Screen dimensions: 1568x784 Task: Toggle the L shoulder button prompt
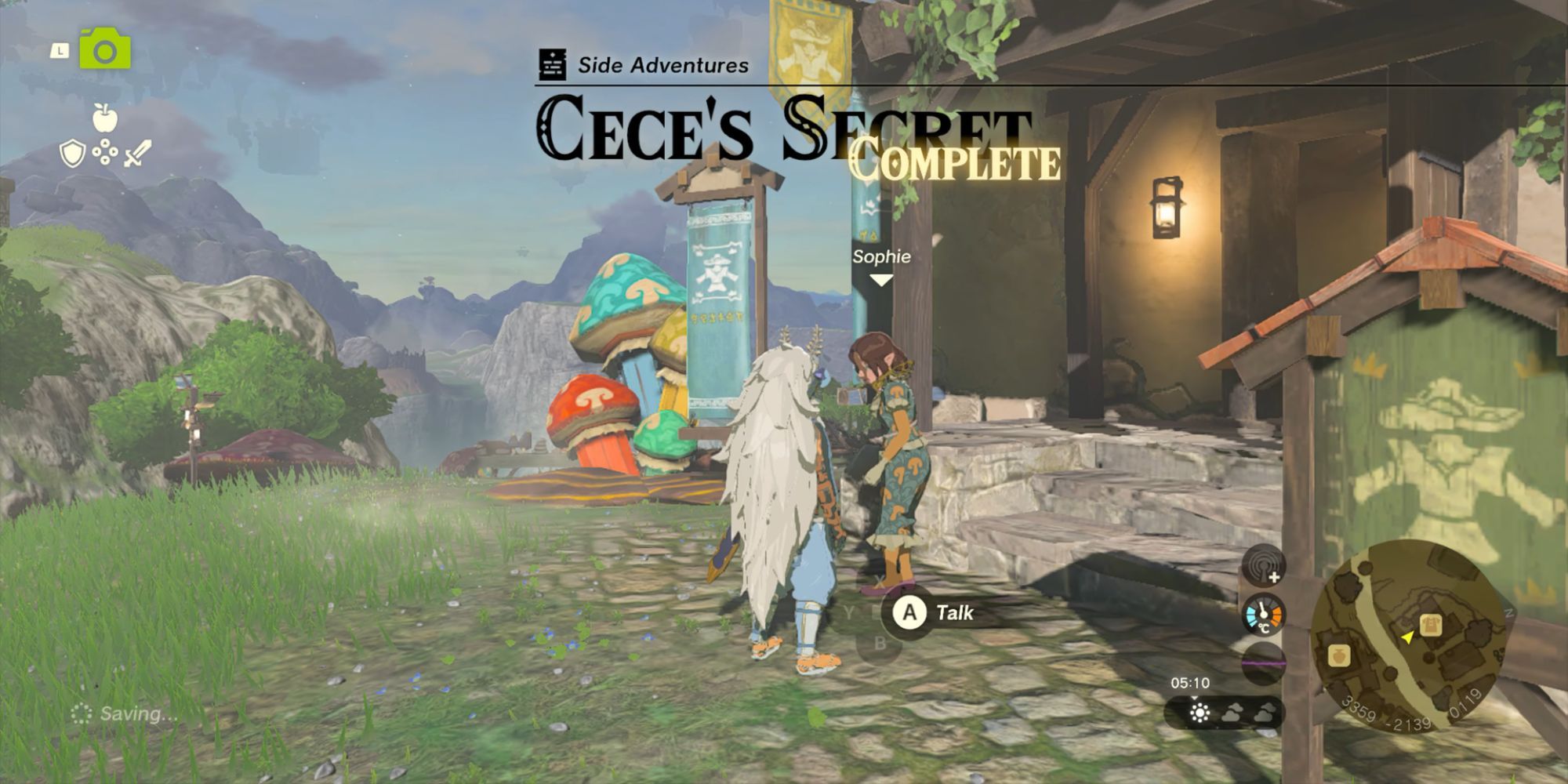tap(60, 50)
